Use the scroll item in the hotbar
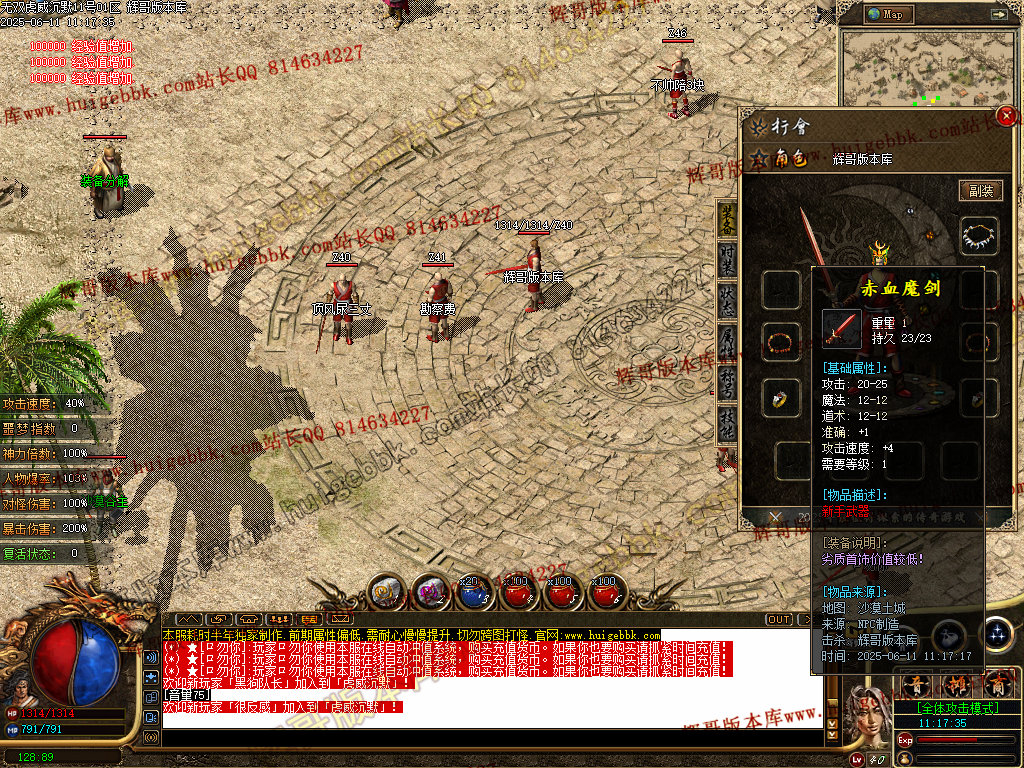This screenshot has height=768, width=1024. click(x=385, y=592)
